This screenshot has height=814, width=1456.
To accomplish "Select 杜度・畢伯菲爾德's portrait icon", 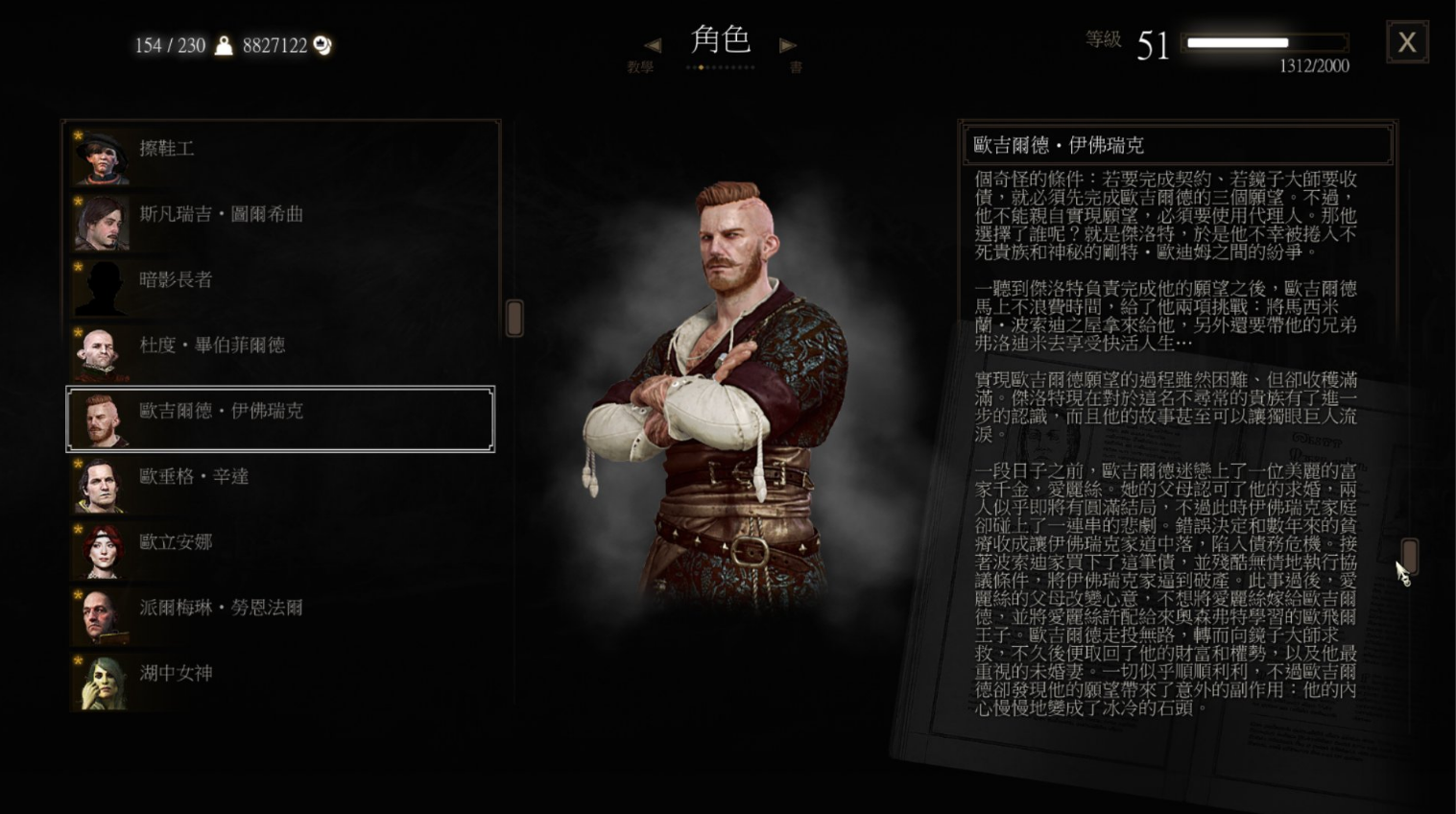I will 99,351.
